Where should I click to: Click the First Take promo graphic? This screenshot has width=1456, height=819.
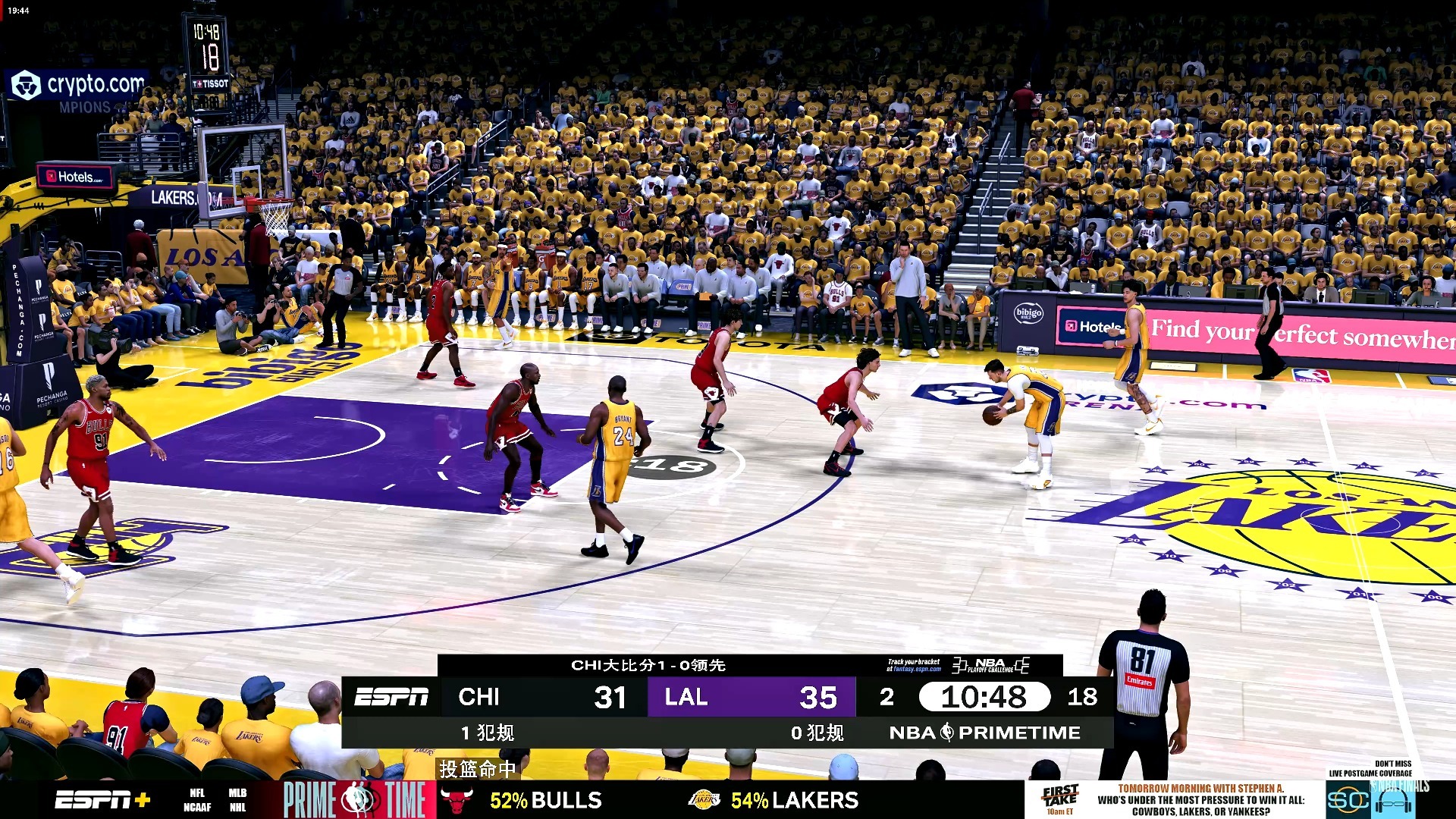(x=1060, y=796)
